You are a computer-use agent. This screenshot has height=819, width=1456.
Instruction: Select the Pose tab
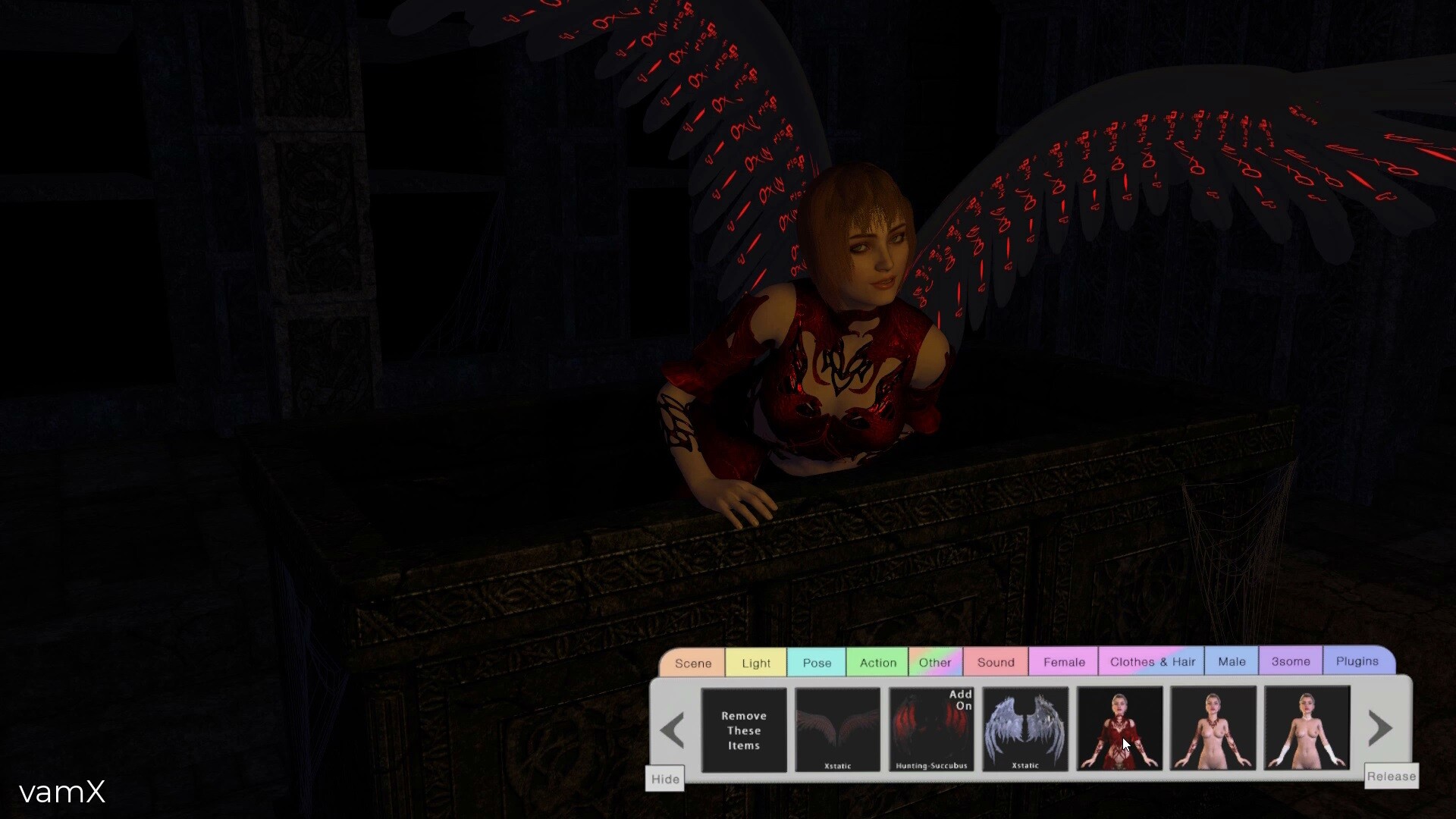click(817, 663)
